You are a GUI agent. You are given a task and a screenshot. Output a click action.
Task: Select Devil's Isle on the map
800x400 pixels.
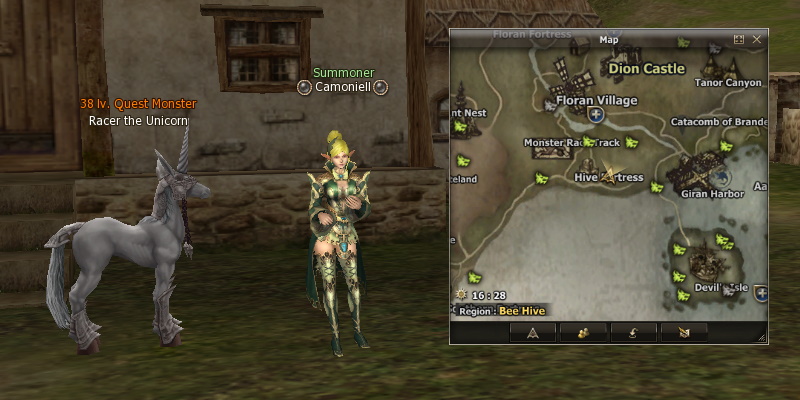pyautogui.click(x=721, y=287)
